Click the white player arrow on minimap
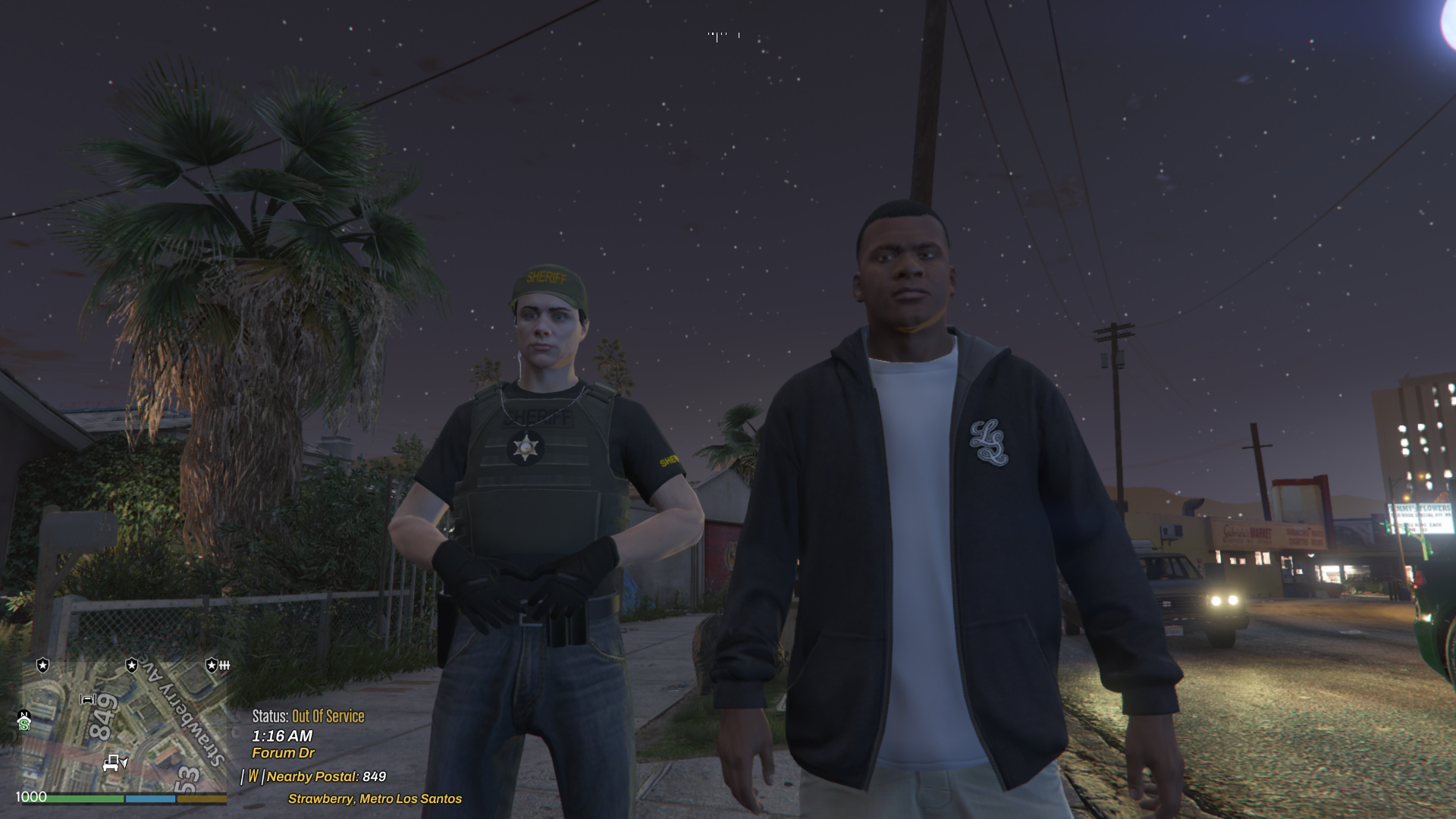1456x819 pixels. tap(124, 761)
